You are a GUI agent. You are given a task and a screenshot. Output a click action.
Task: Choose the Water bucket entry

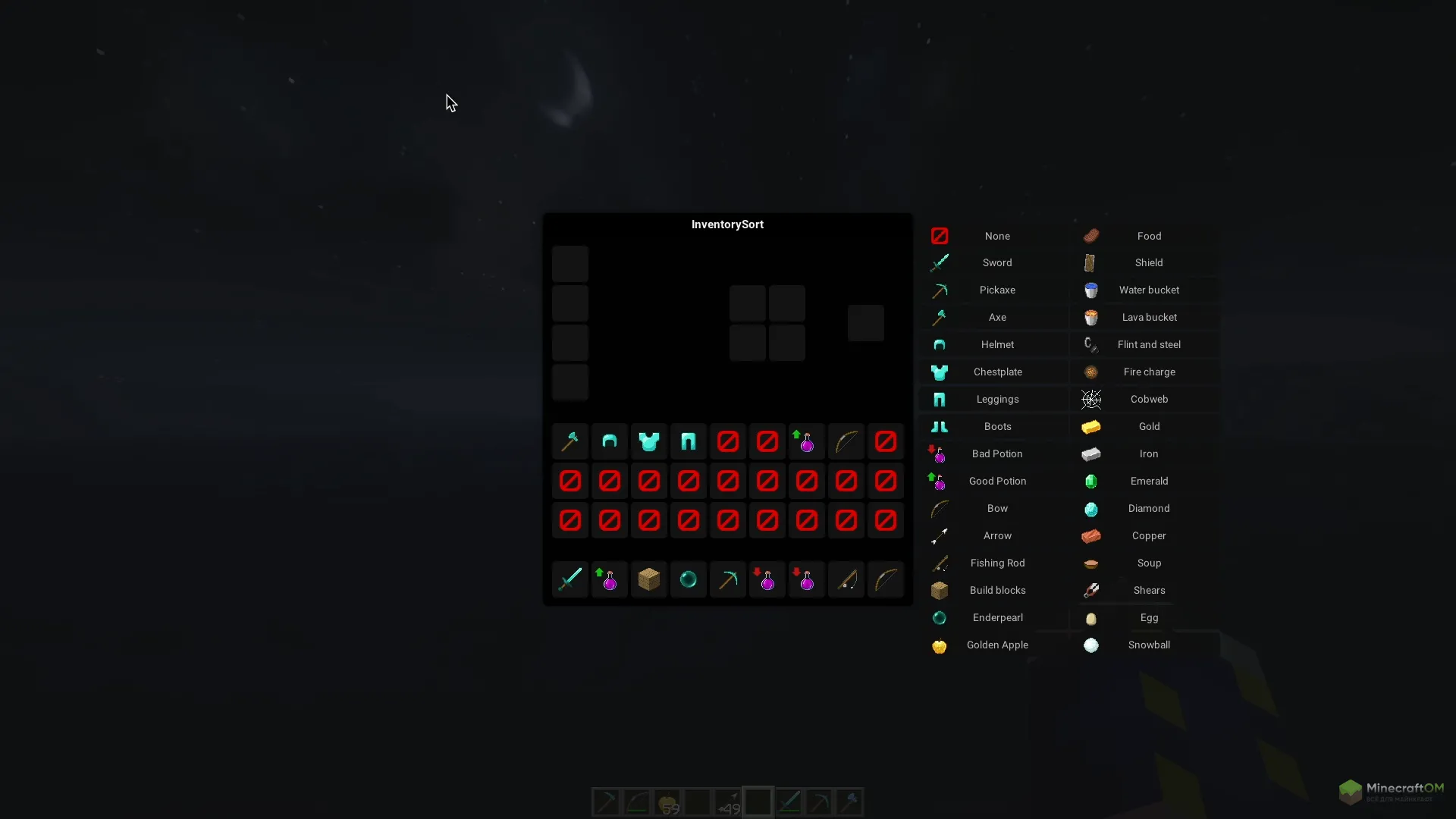coord(1148,290)
